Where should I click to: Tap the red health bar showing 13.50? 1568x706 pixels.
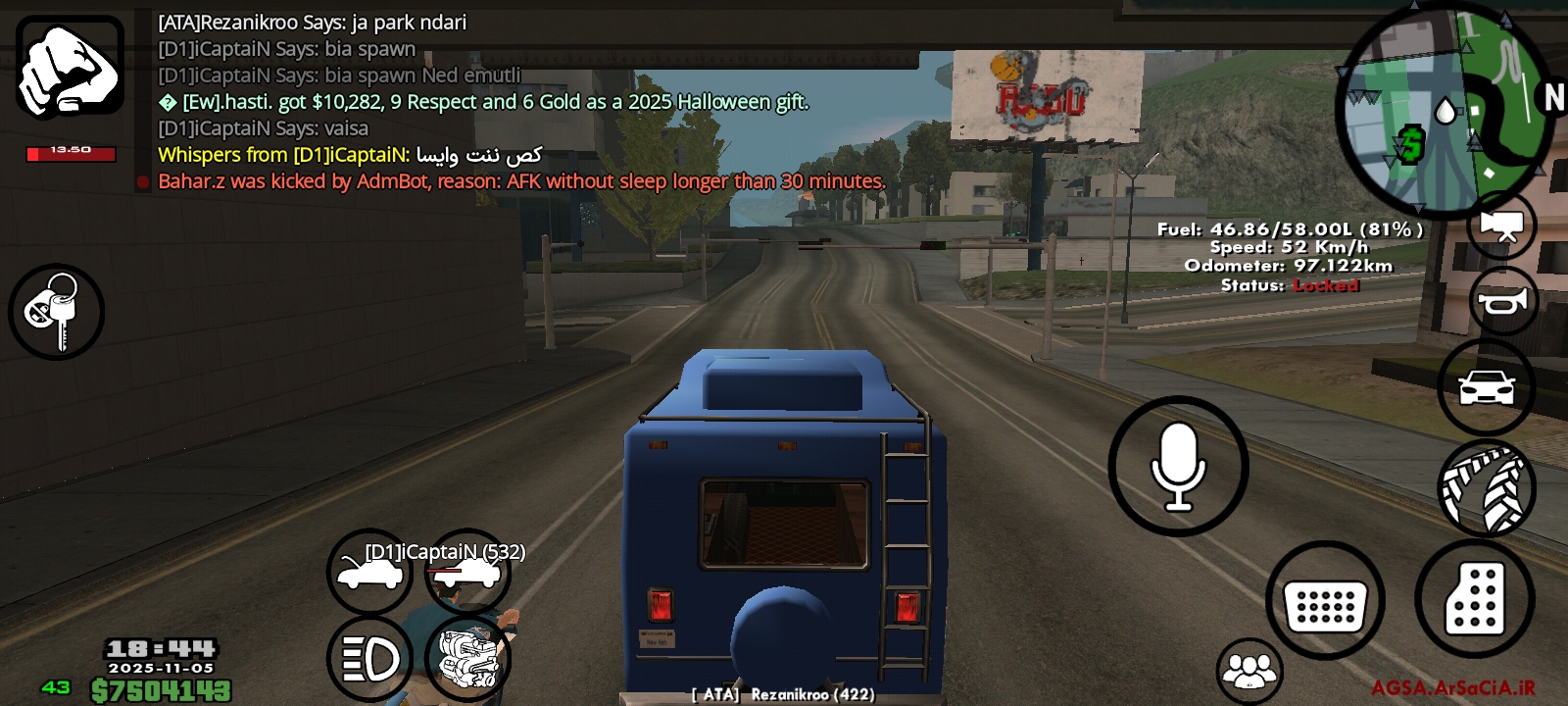[71, 154]
